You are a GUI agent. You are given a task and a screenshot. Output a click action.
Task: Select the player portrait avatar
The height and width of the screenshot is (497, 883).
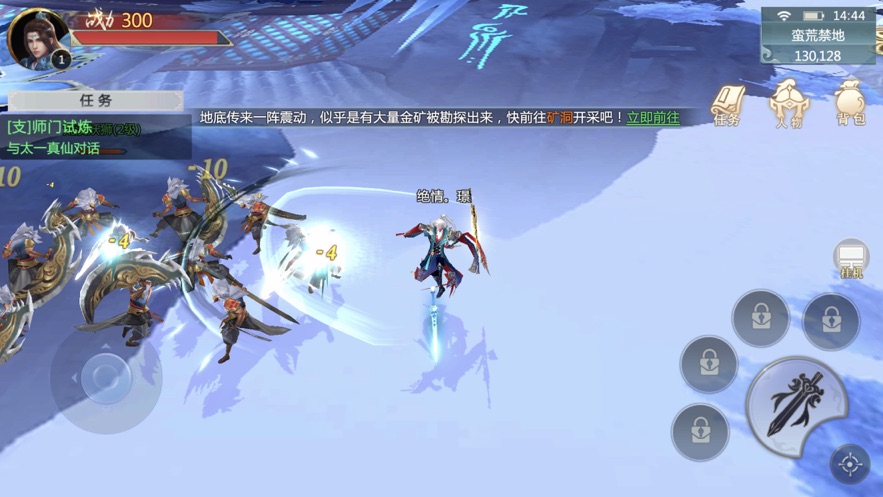[x=38, y=38]
